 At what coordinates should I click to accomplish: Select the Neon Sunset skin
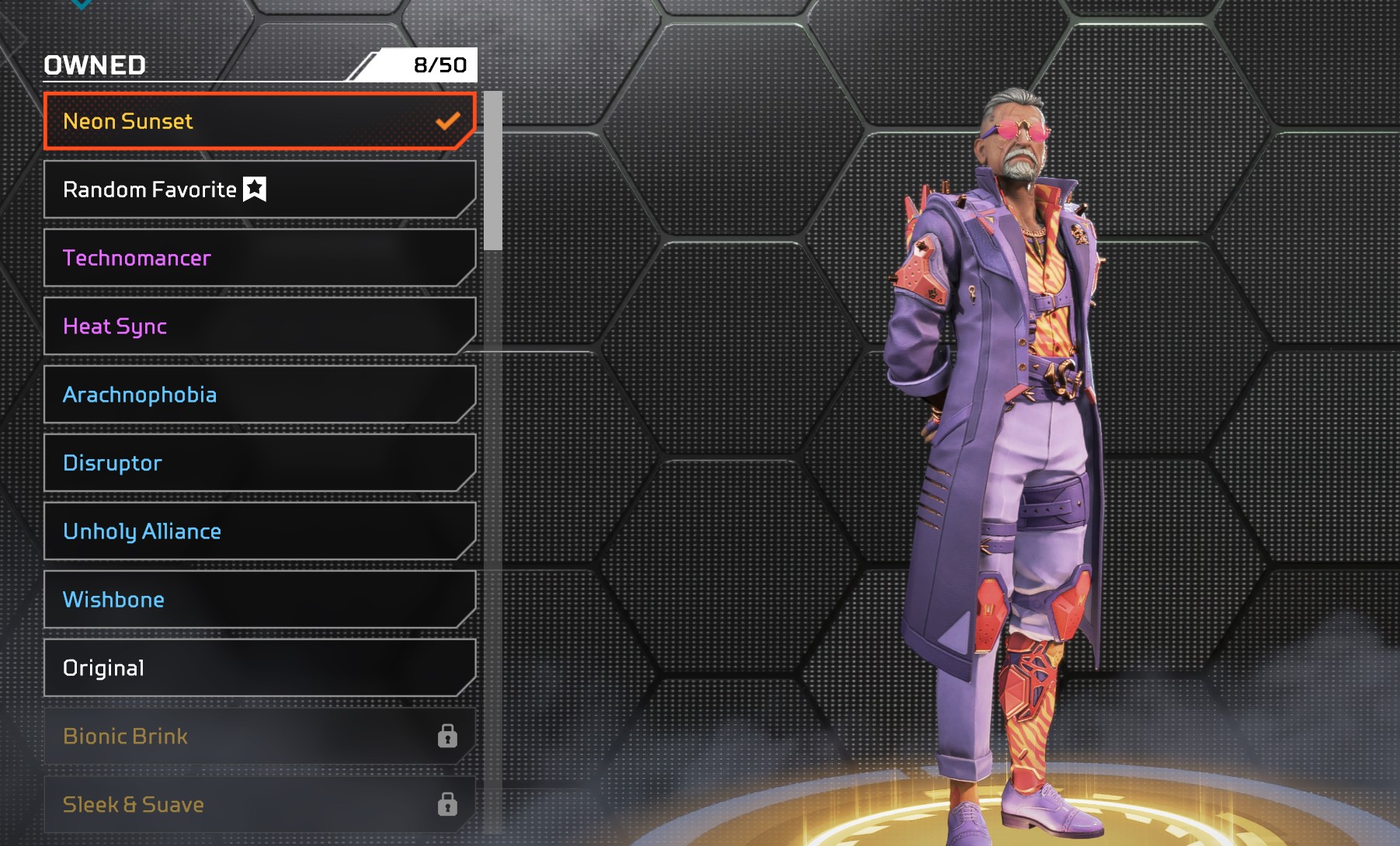[259, 121]
